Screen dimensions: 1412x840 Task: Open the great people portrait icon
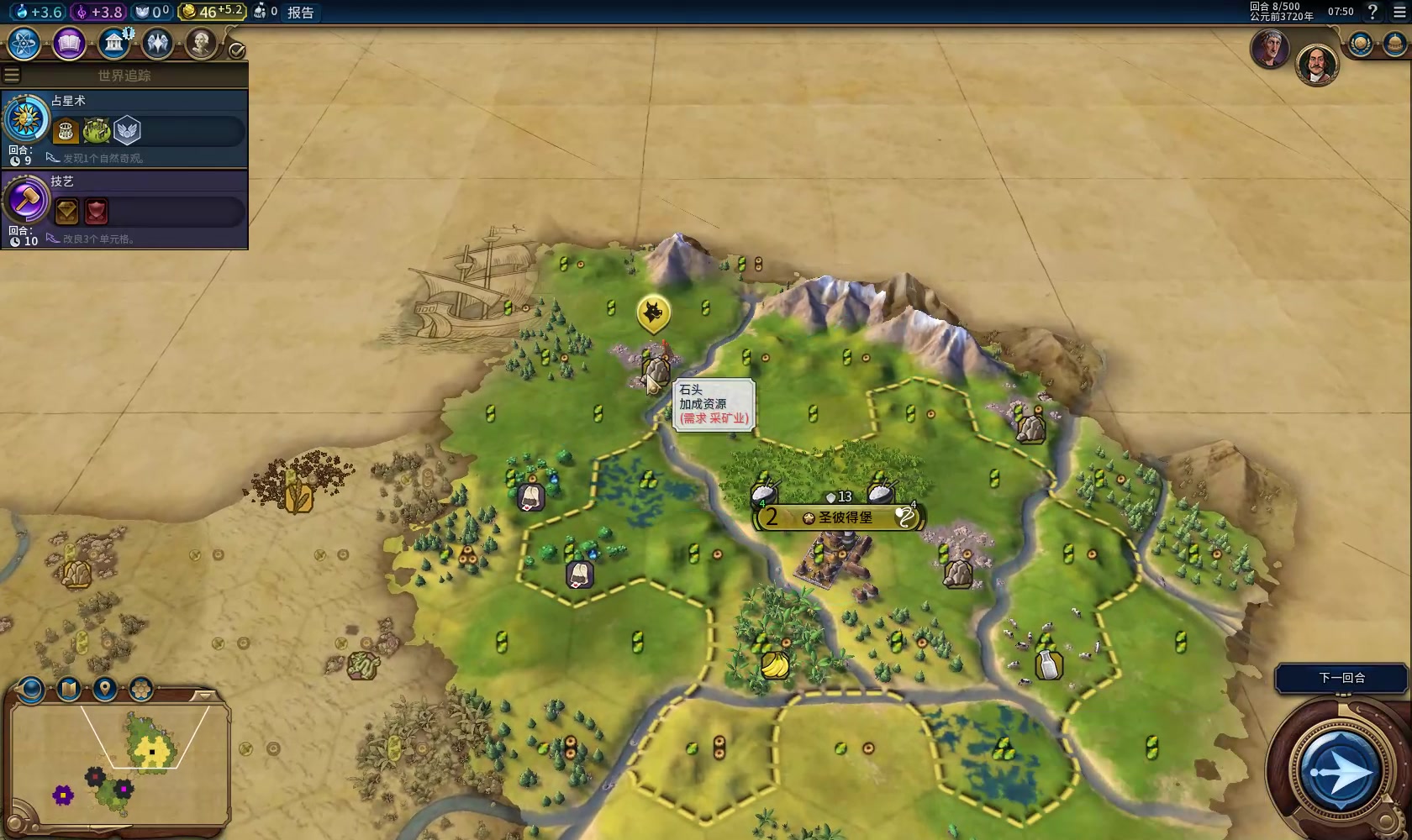click(201, 44)
